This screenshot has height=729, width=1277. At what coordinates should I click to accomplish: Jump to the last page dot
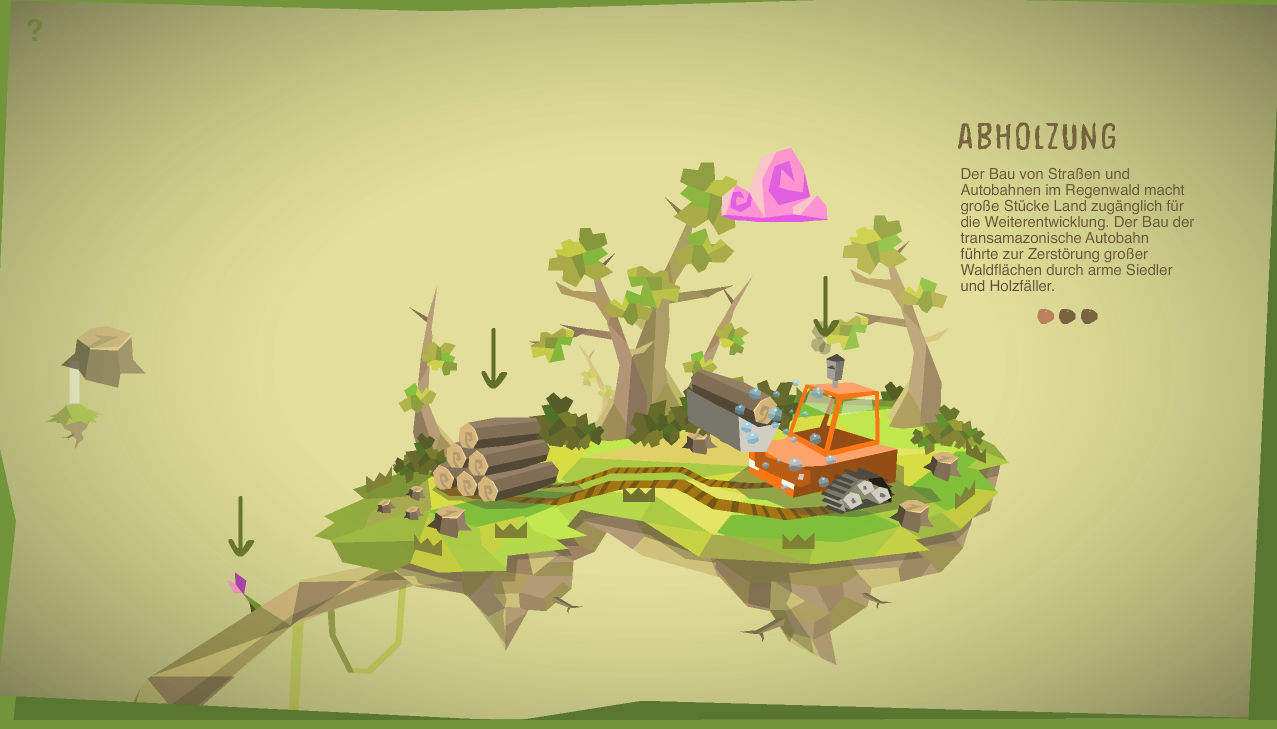coord(1090,316)
